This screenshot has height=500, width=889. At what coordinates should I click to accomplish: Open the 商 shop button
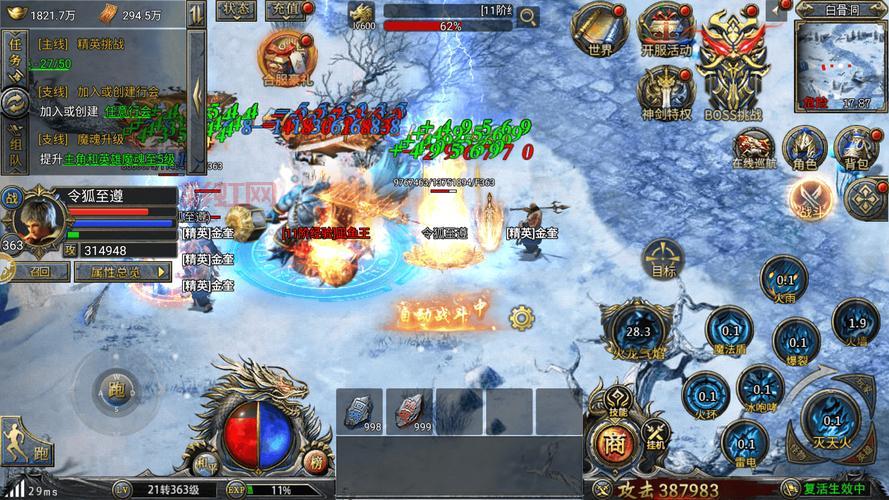coord(610,441)
